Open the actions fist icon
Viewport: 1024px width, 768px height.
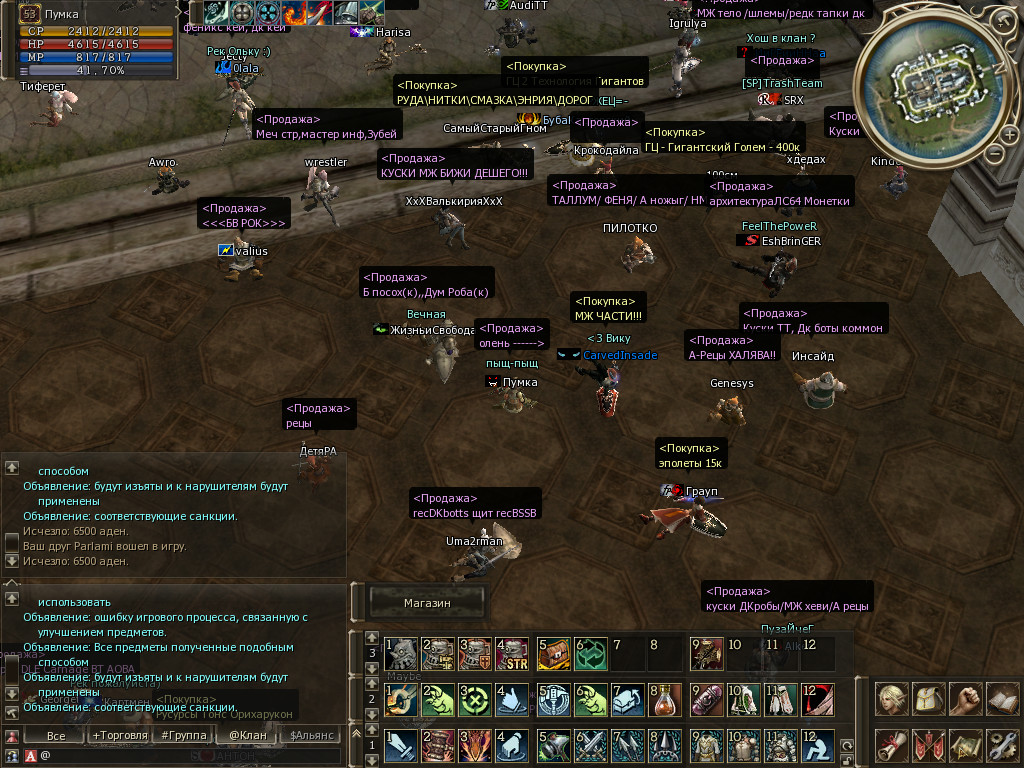pyautogui.click(x=966, y=699)
